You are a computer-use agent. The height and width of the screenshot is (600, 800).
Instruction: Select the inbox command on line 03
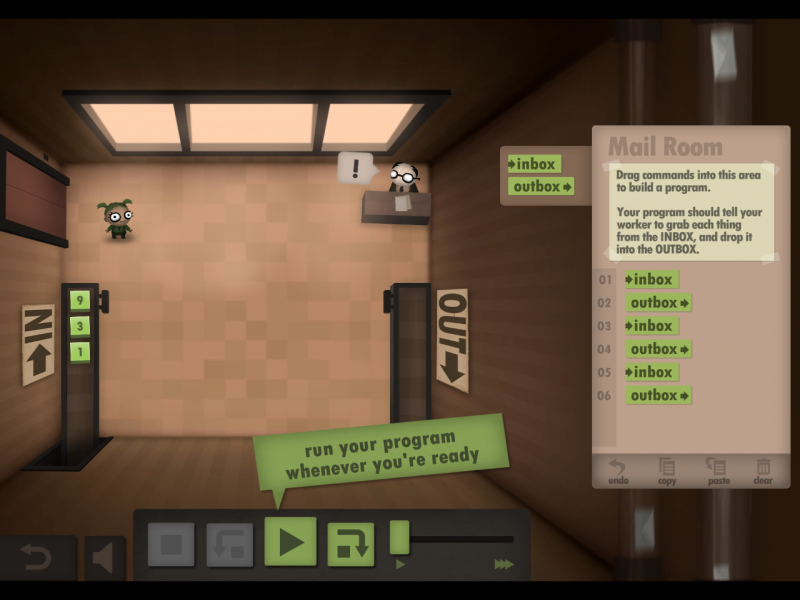[650, 326]
